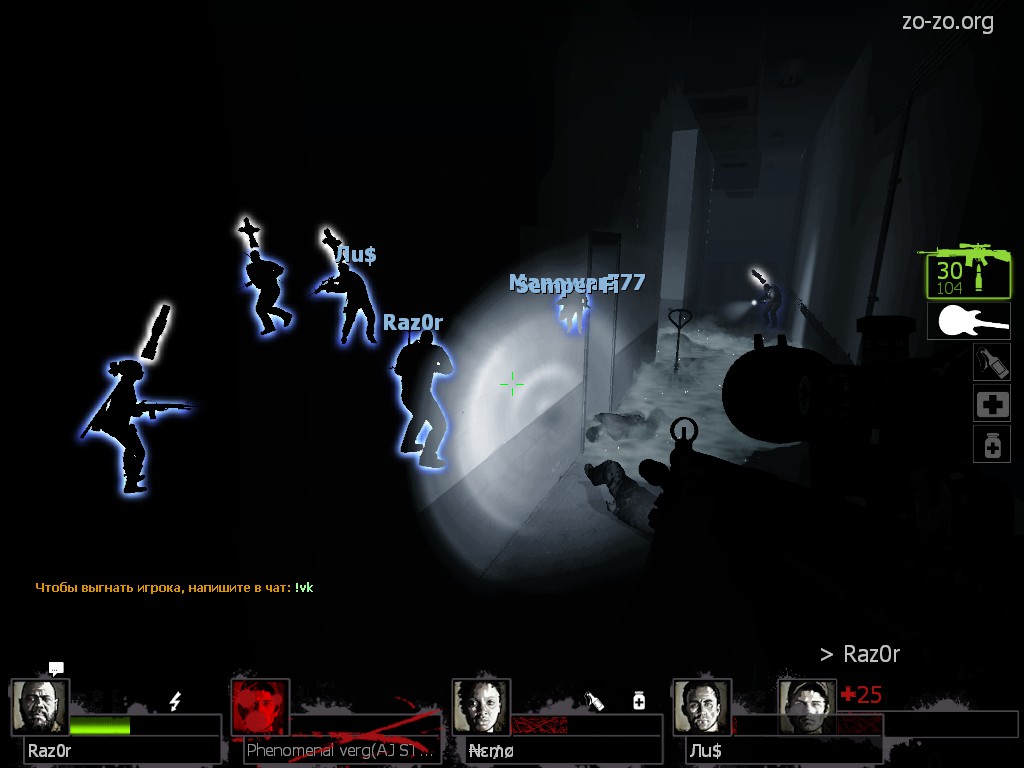
Task: Choose the first aid kit slot
Action: [991, 404]
